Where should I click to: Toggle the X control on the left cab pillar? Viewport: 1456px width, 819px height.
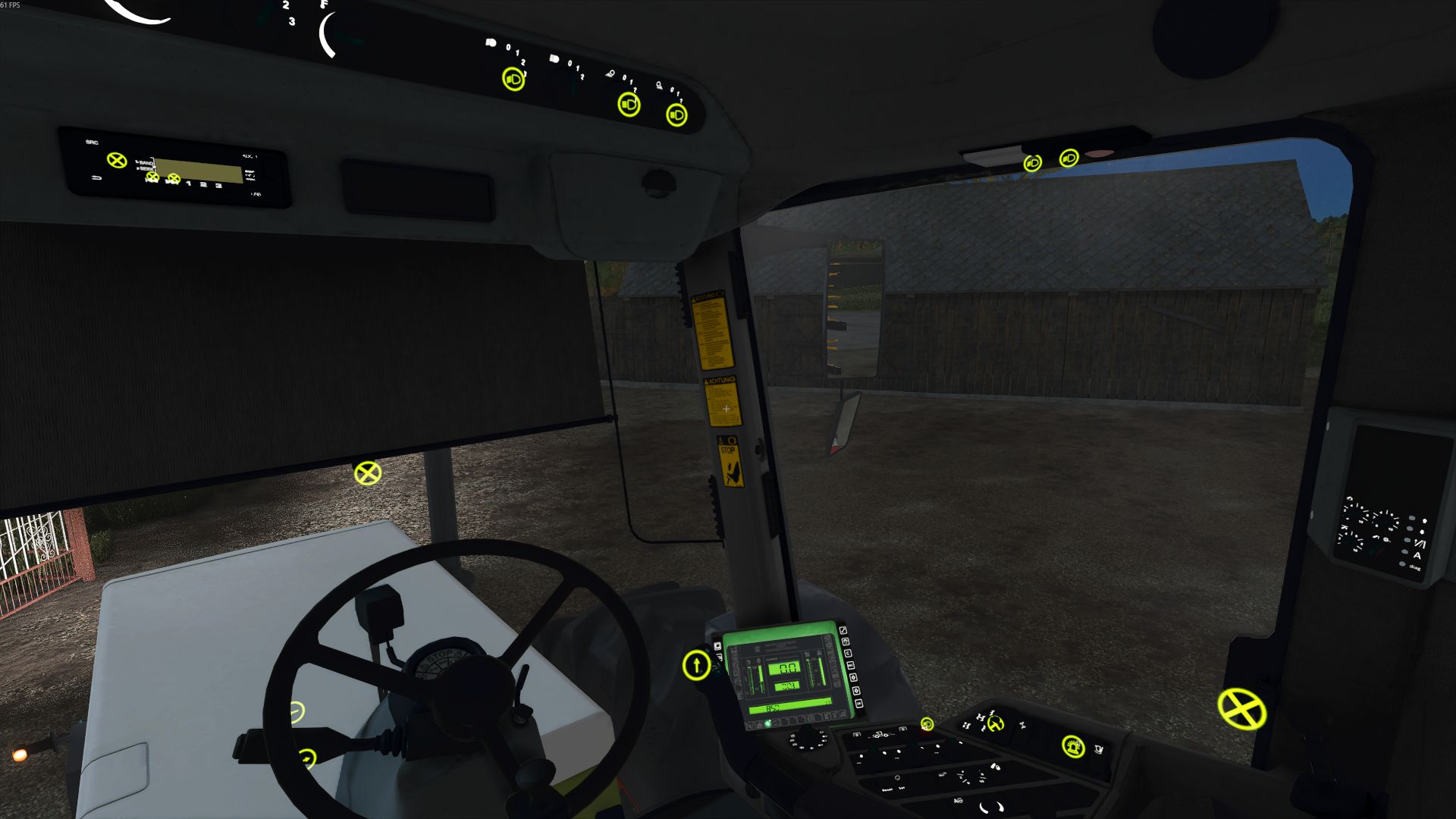click(369, 474)
